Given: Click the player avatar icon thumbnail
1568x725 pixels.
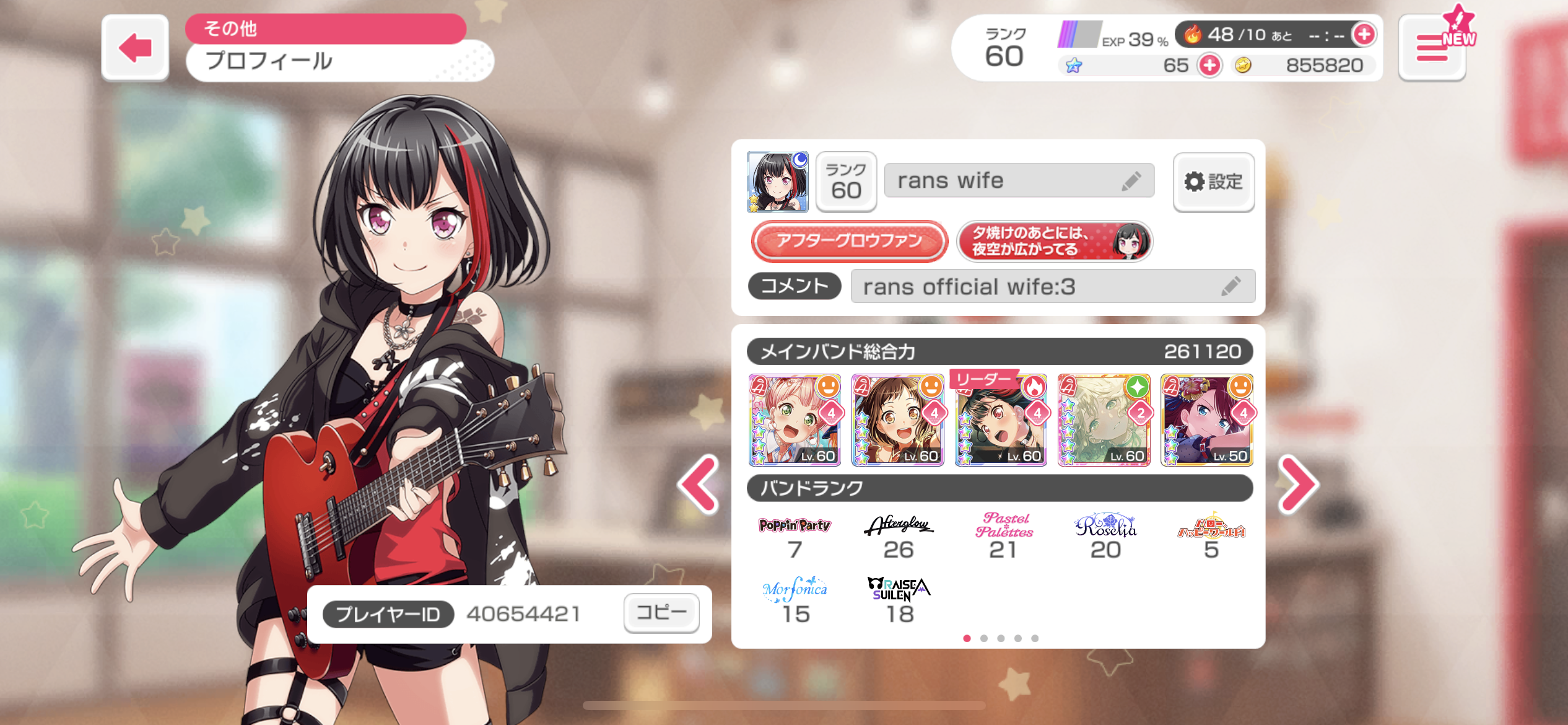Looking at the screenshot, I should coord(777,182).
